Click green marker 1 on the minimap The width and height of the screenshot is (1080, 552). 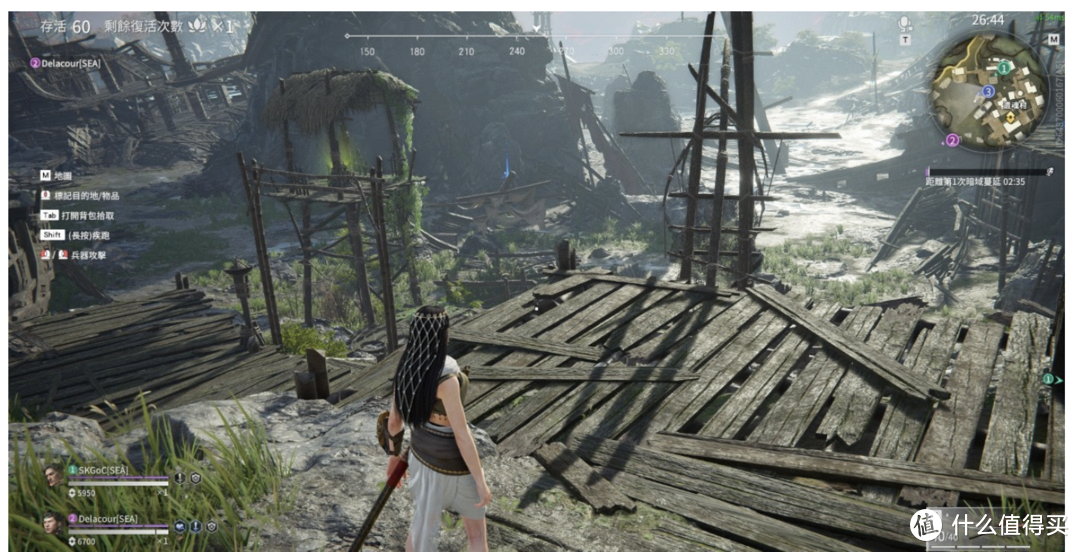coord(1003,66)
